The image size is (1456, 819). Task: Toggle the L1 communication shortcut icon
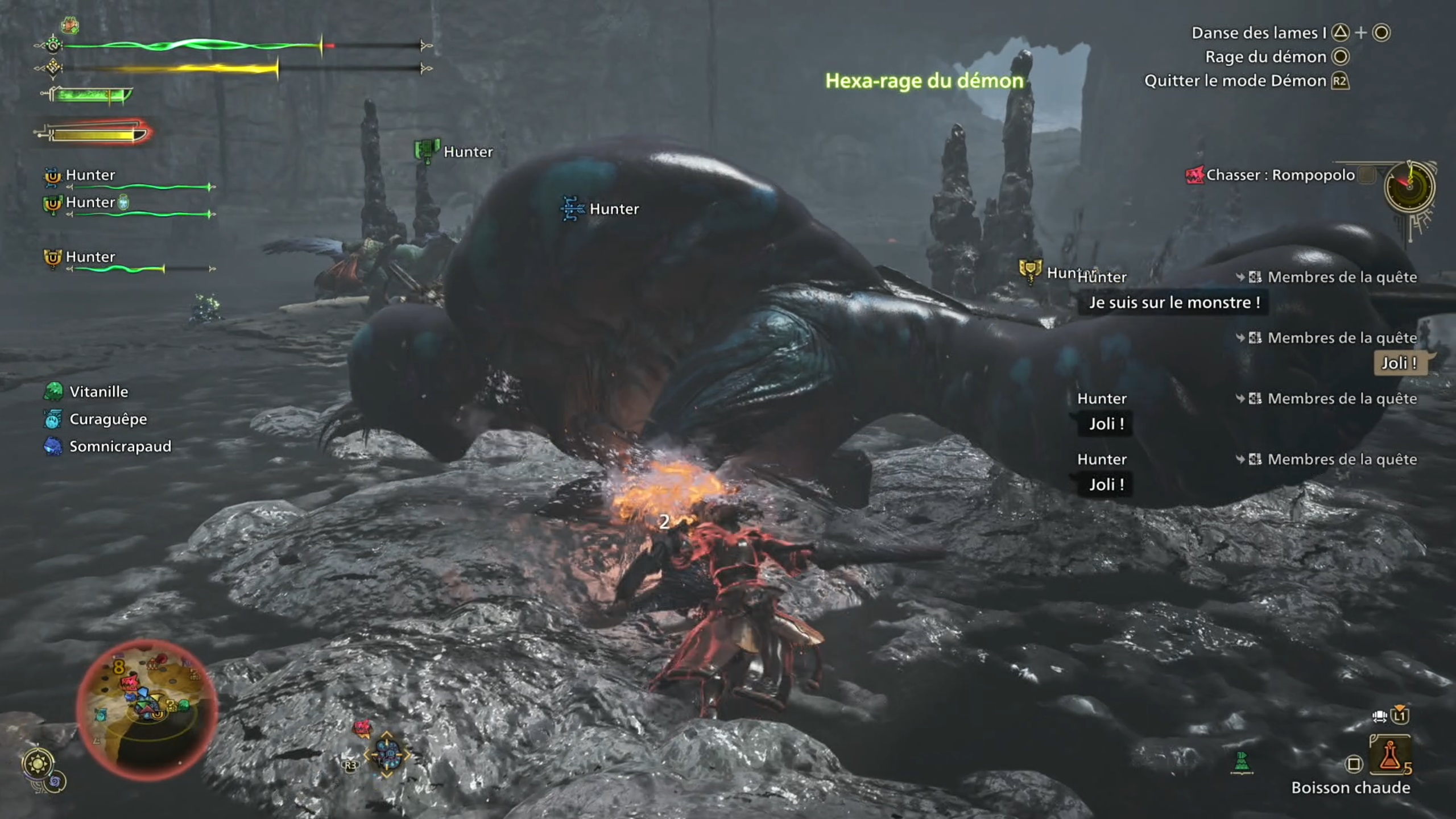click(1400, 717)
